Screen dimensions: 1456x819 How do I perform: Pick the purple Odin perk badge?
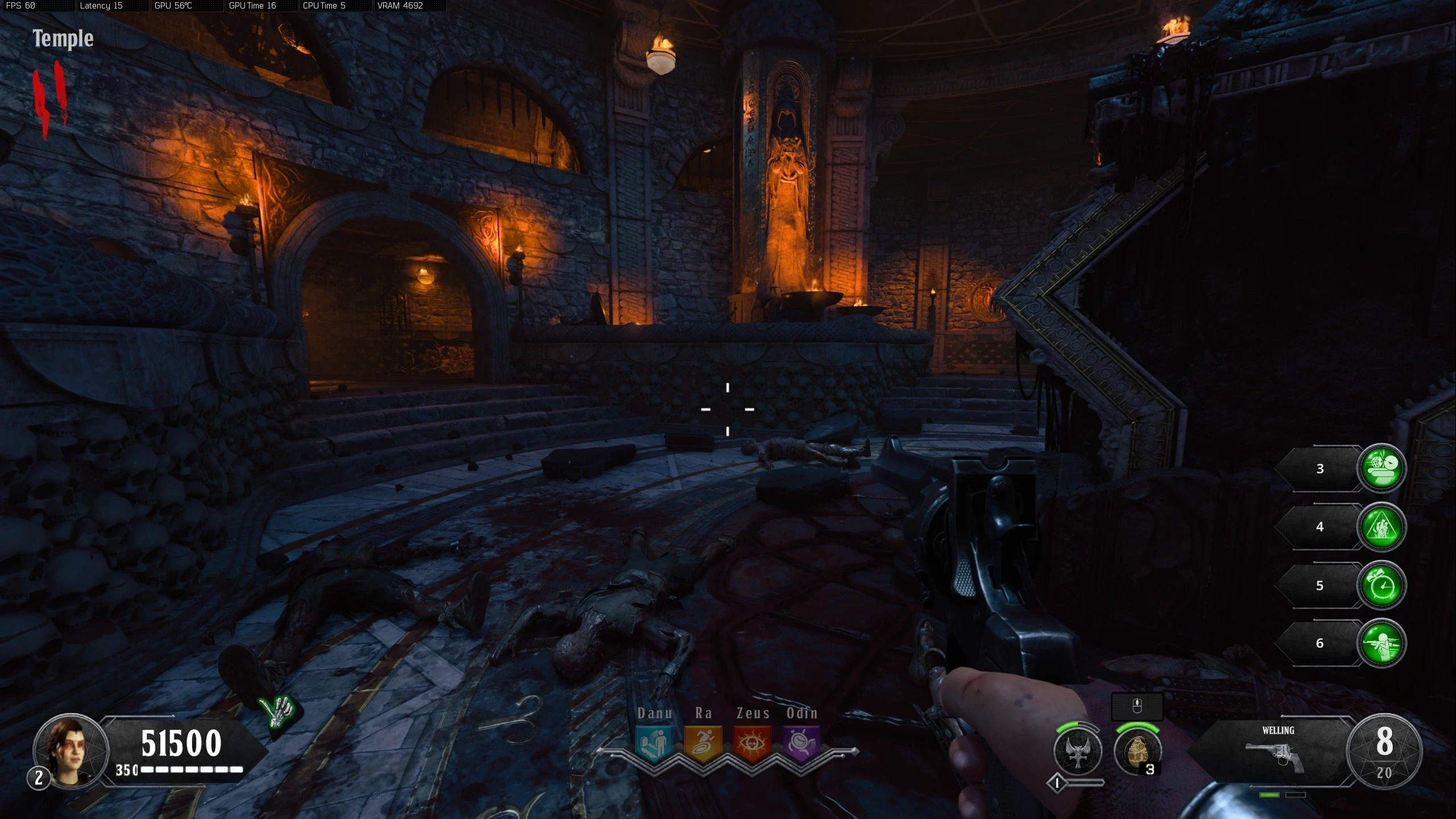click(802, 743)
